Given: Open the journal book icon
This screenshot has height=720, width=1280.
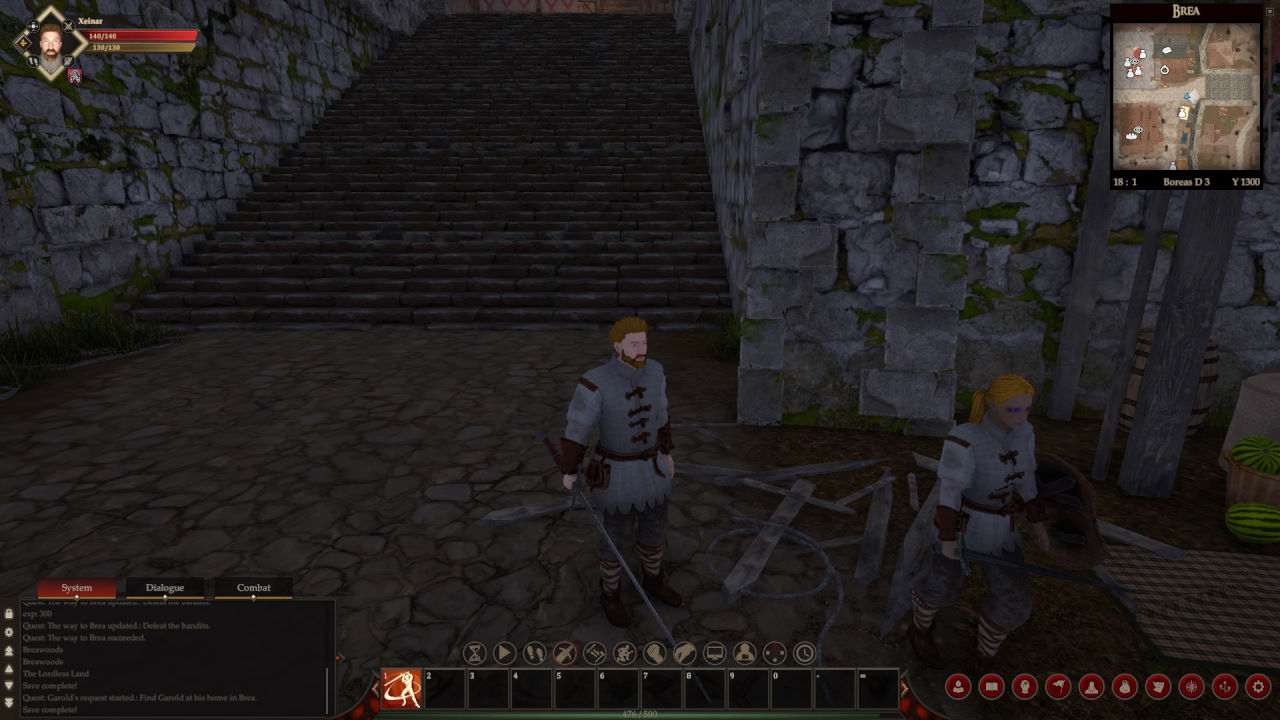Looking at the screenshot, I should 991,687.
